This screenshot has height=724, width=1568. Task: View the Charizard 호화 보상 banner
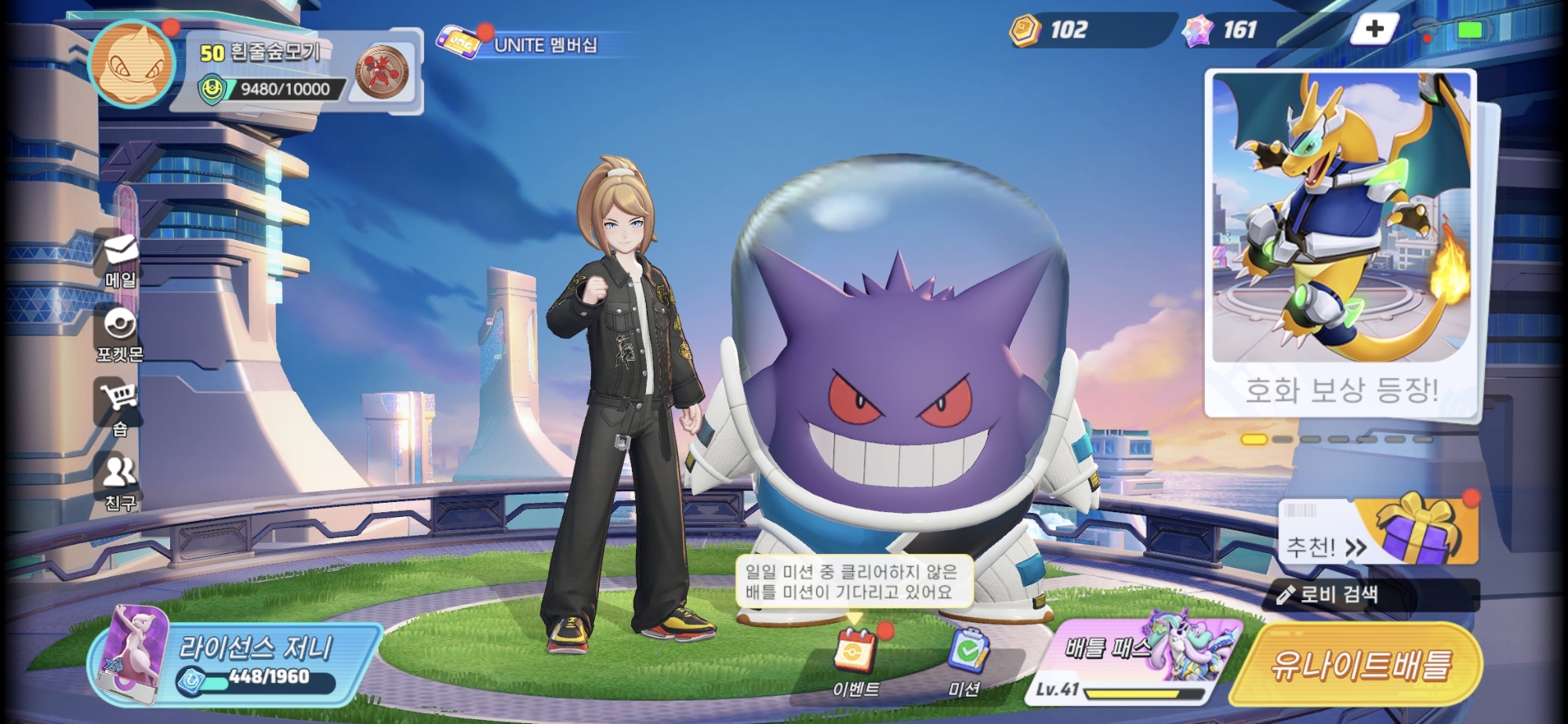[1341, 243]
